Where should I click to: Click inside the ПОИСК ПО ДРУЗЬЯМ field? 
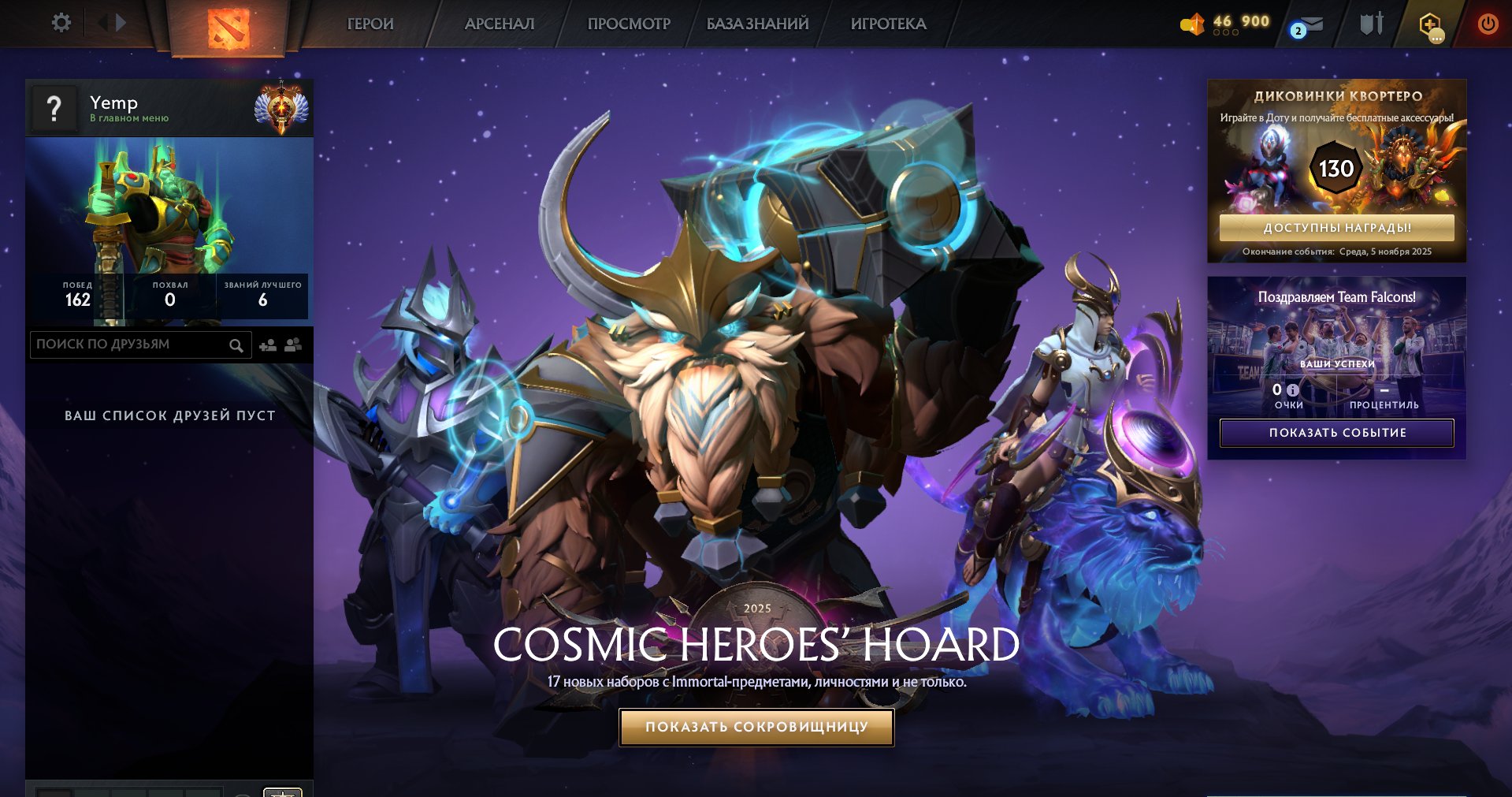pos(126,344)
